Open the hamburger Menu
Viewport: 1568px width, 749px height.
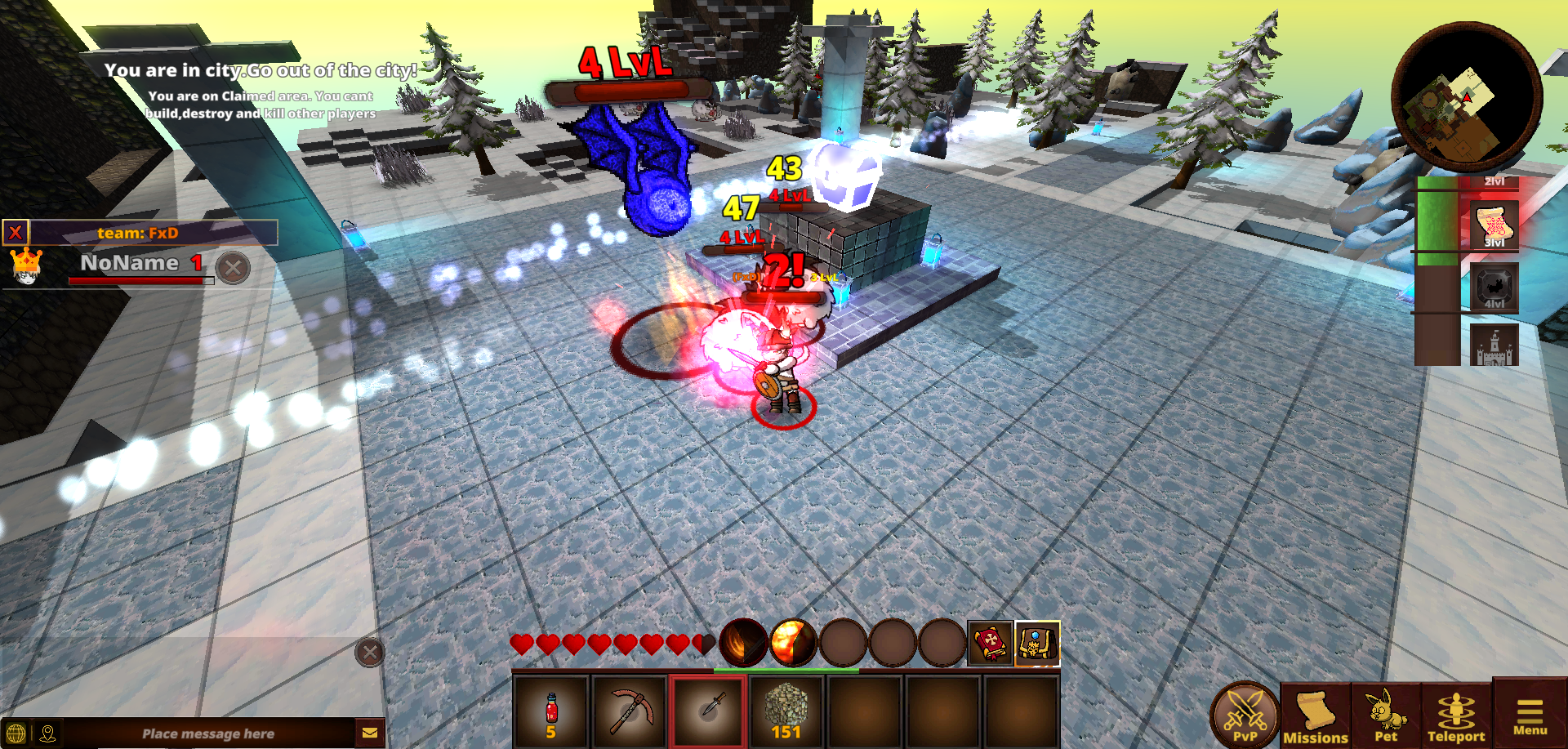(x=1530, y=715)
